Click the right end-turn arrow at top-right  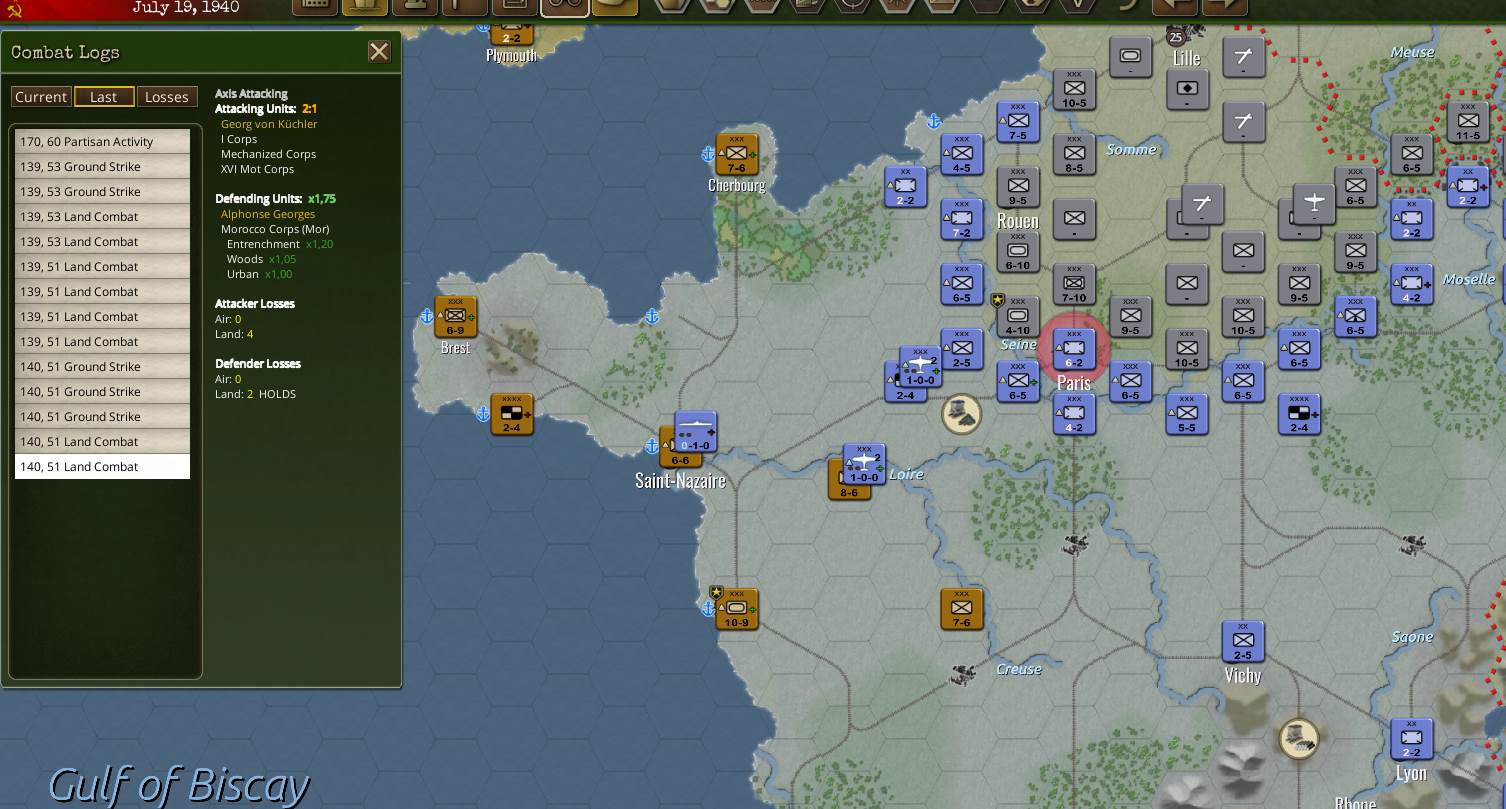(1222, 8)
